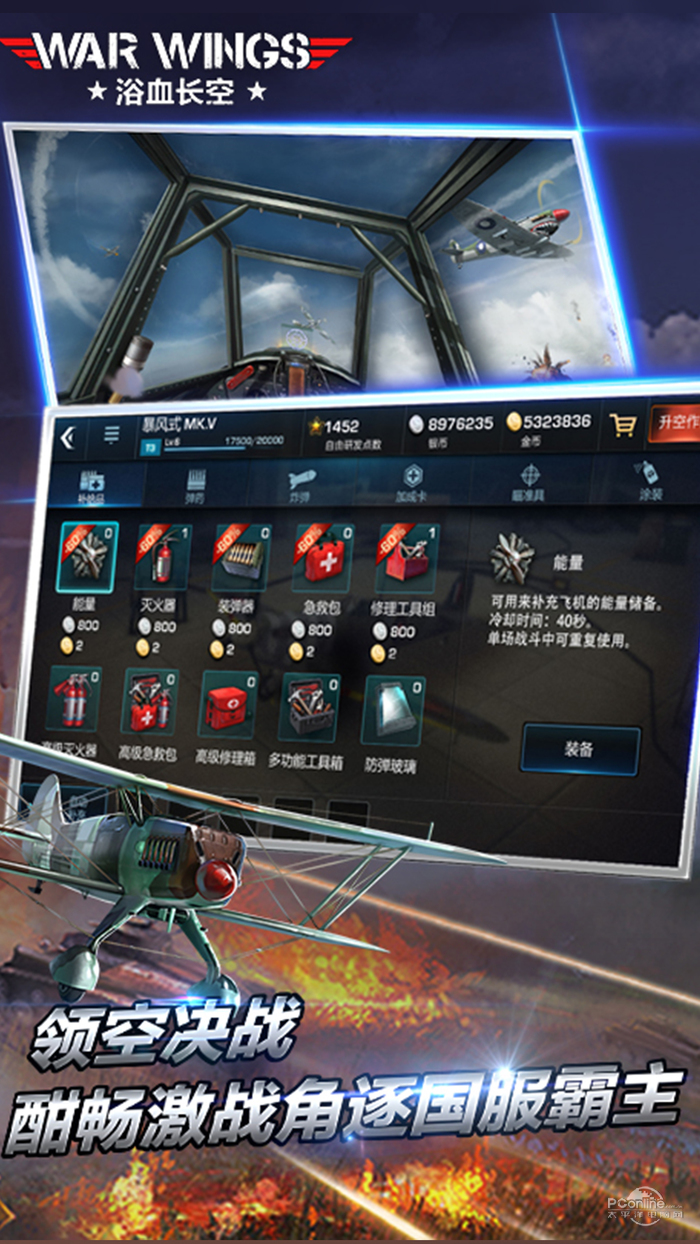This screenshot has width=700, height=1244.
Task: Open the shopping cart store
Action: click(622, 426)
